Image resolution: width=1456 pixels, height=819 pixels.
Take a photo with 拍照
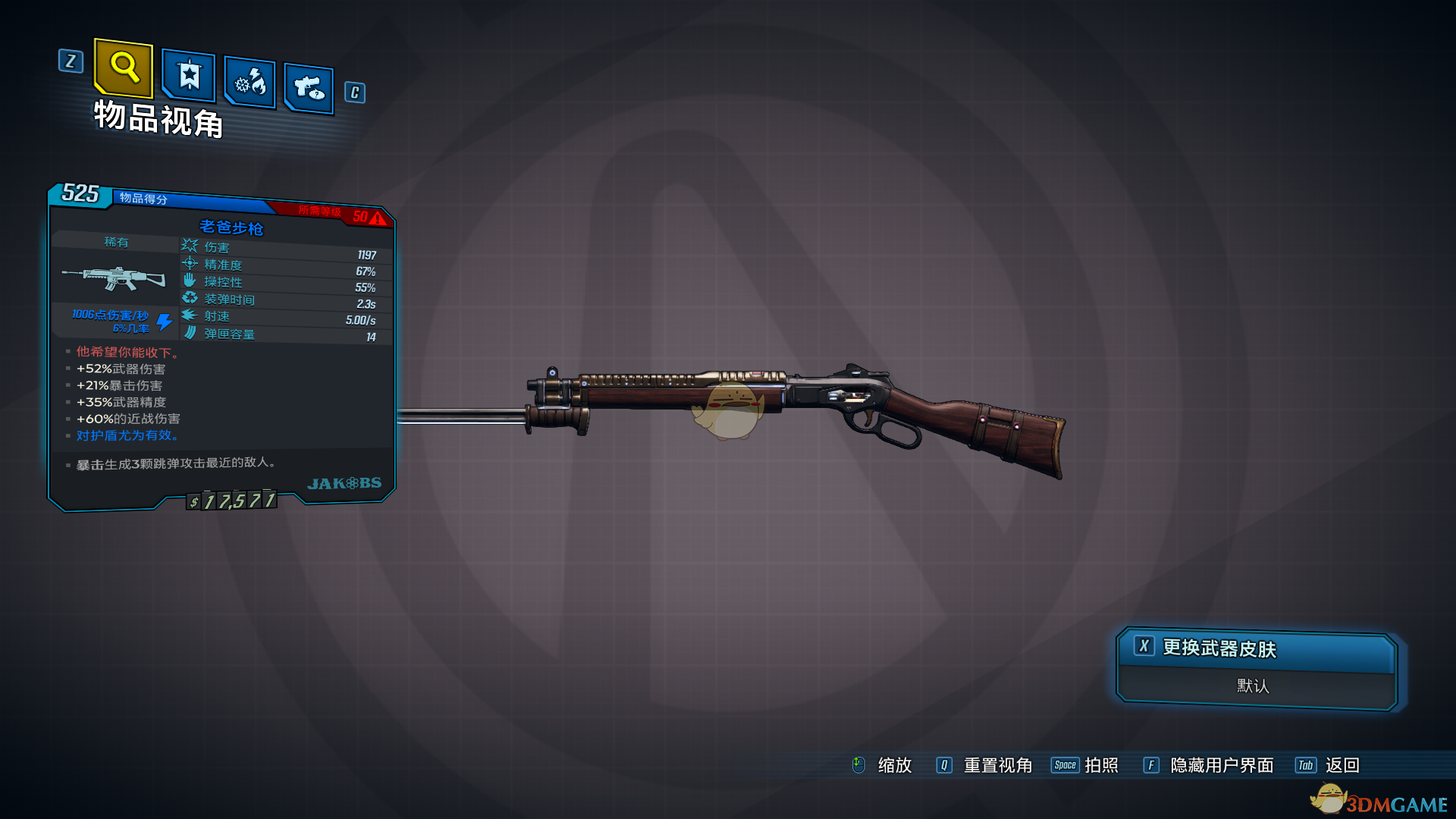click(x=1100, y=765)
